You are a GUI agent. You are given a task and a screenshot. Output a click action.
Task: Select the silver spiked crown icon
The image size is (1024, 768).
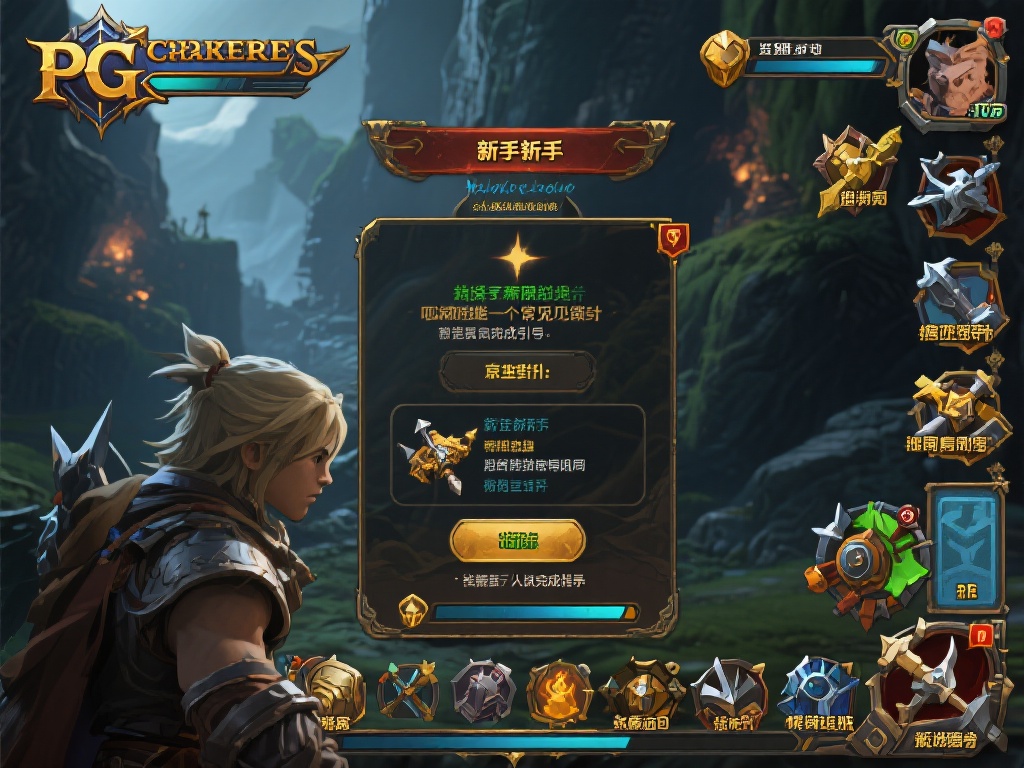[728, 690]
